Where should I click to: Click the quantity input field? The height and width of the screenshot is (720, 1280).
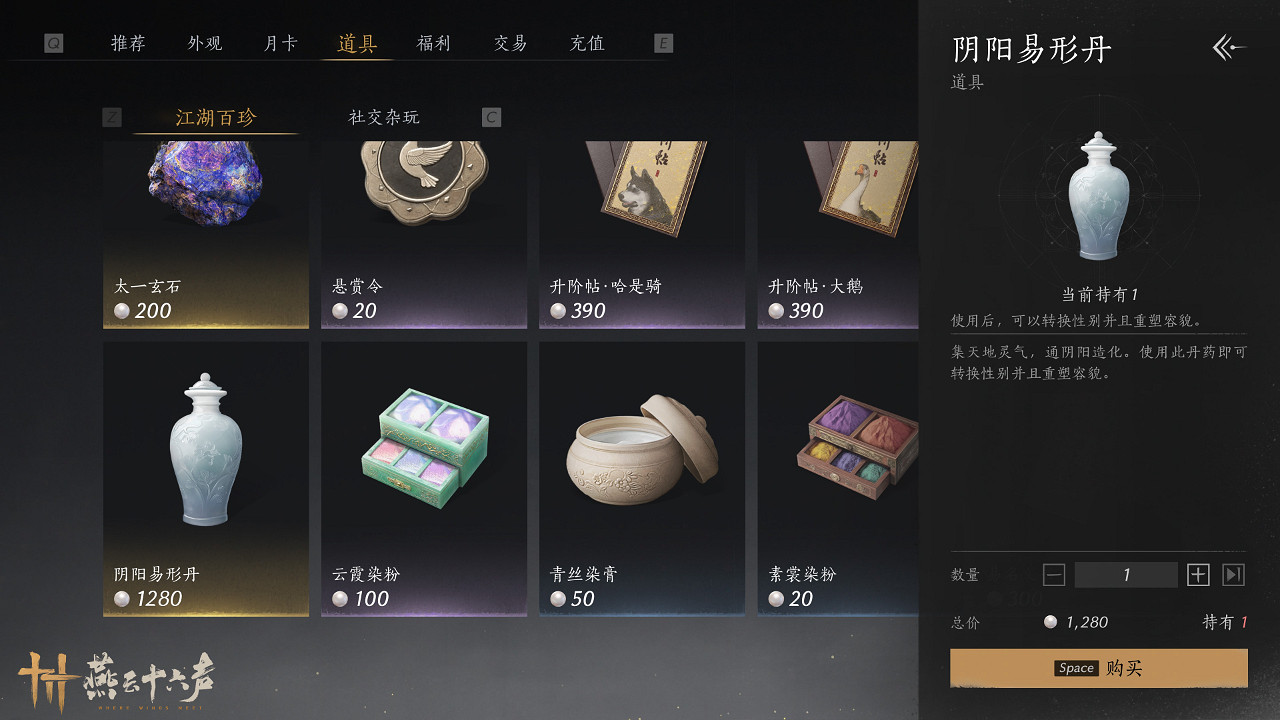pyautogui.click(x=1125, y=574)
